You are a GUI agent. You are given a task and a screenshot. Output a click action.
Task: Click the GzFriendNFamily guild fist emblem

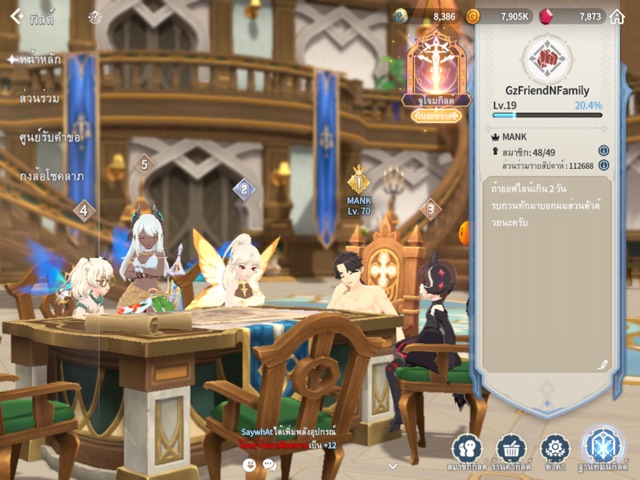click(547, 59)
